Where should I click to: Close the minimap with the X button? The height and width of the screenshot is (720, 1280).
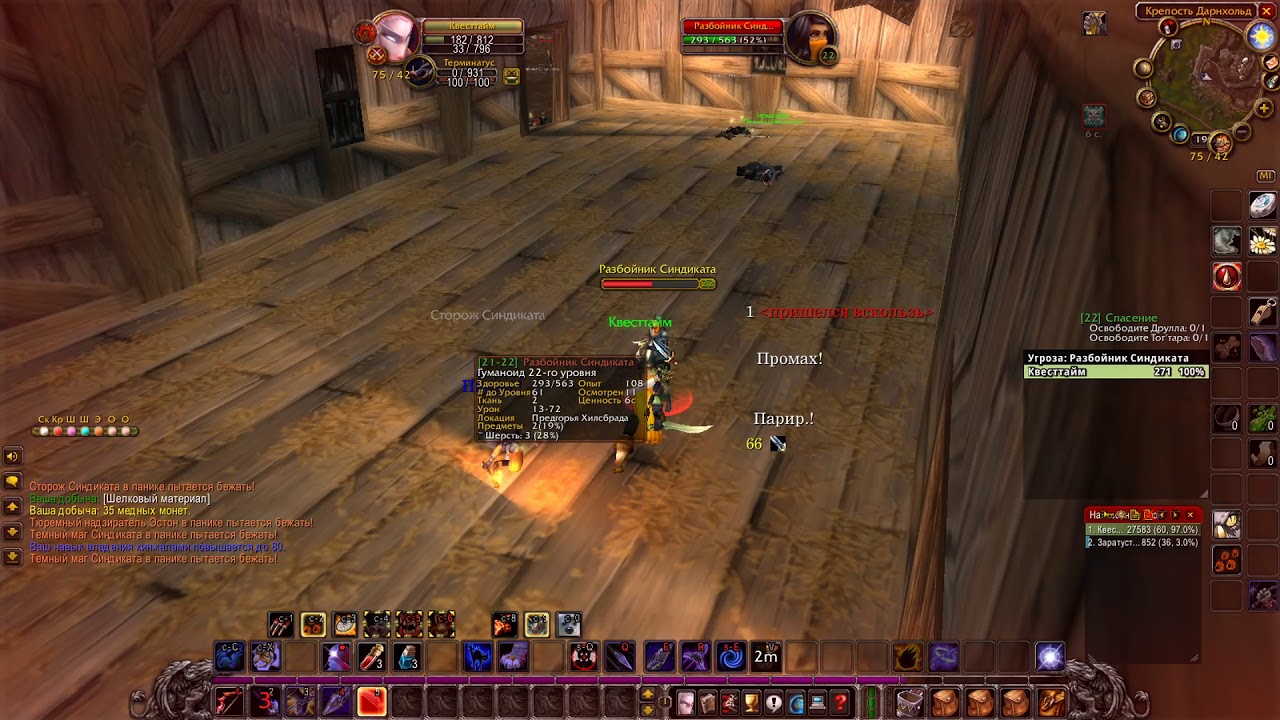click(x=1266, y=11)
